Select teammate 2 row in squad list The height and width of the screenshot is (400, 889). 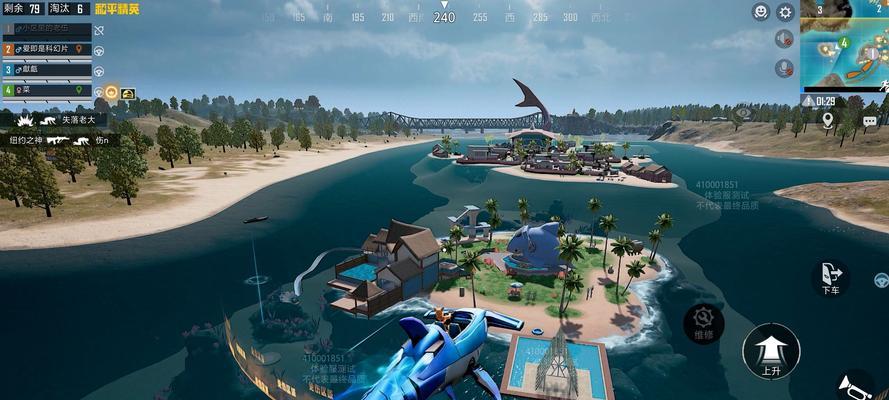click(x=46, y=49)
